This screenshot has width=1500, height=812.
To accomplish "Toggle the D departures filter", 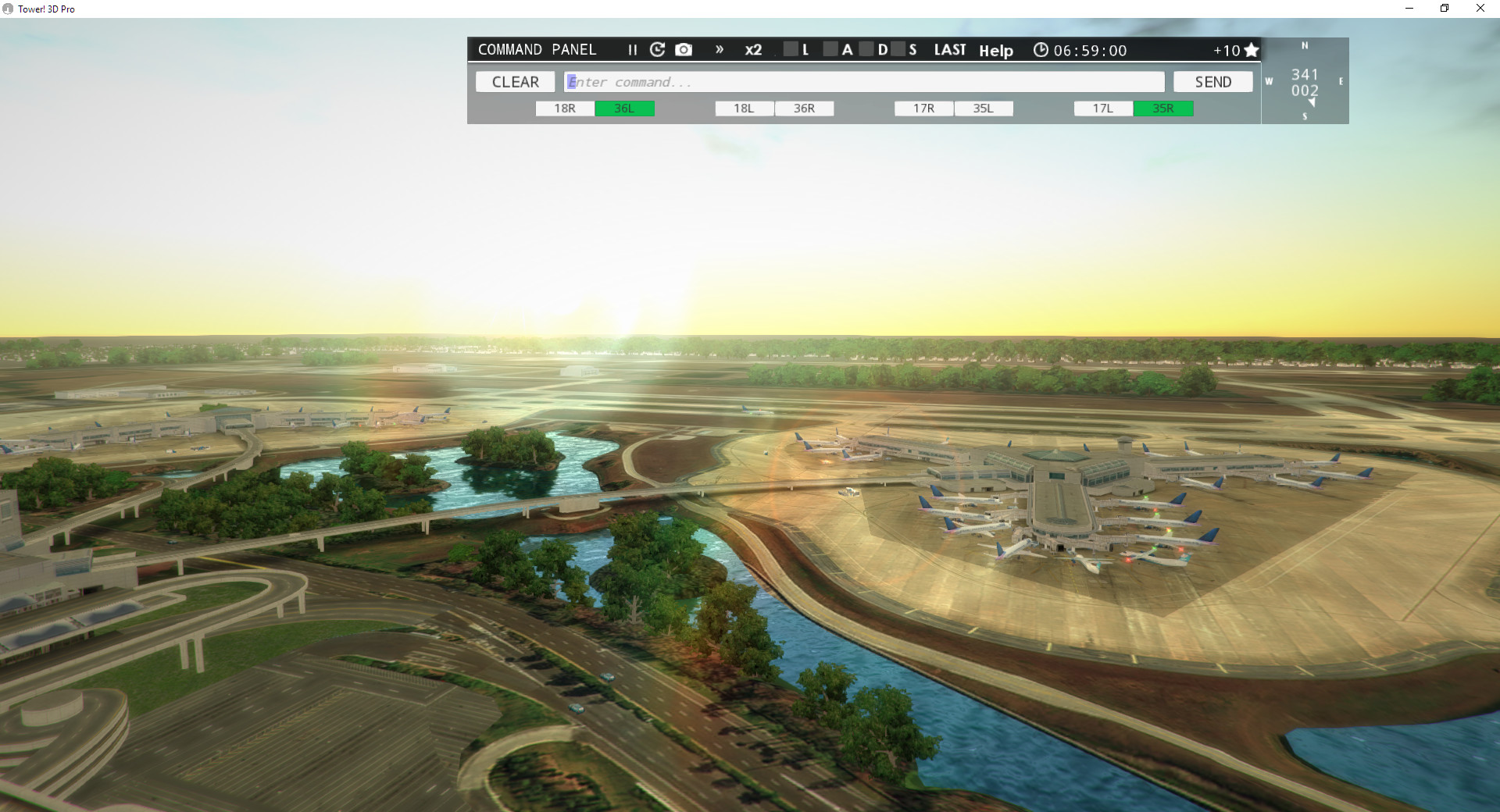I will pos(866,49).
